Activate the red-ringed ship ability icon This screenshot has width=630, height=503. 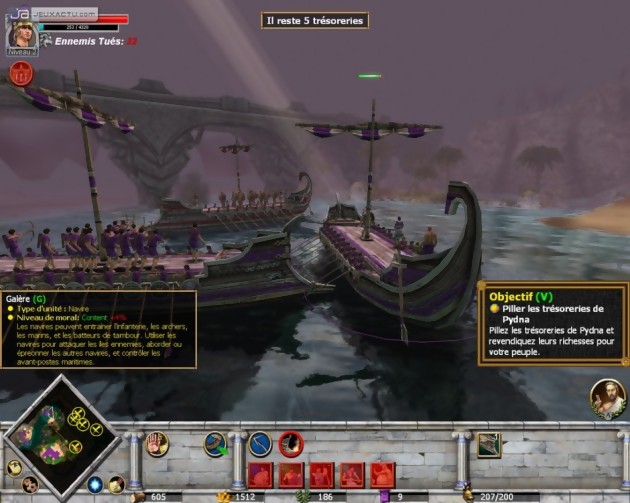coord(291,443)
